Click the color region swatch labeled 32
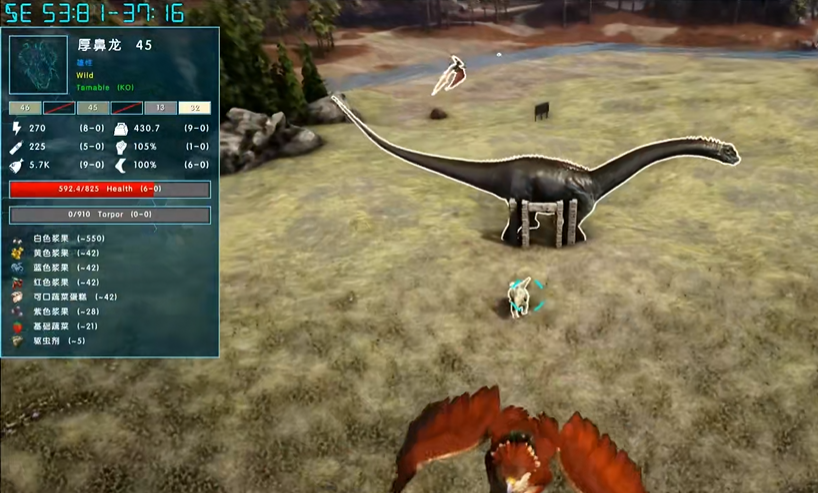 tap(194, 108)
